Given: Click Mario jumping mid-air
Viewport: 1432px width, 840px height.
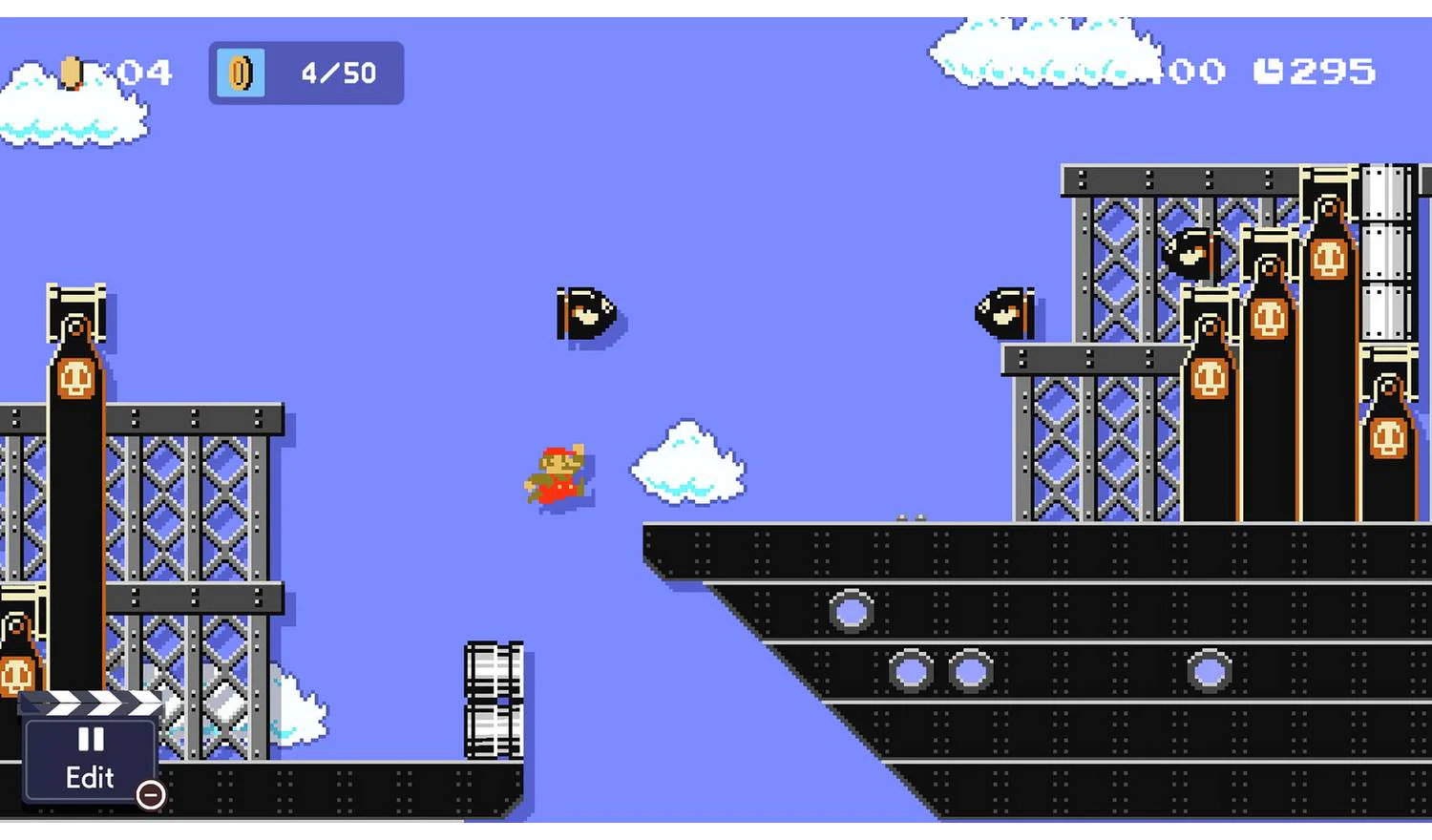Looking at the screenshot, I should 558,472.
